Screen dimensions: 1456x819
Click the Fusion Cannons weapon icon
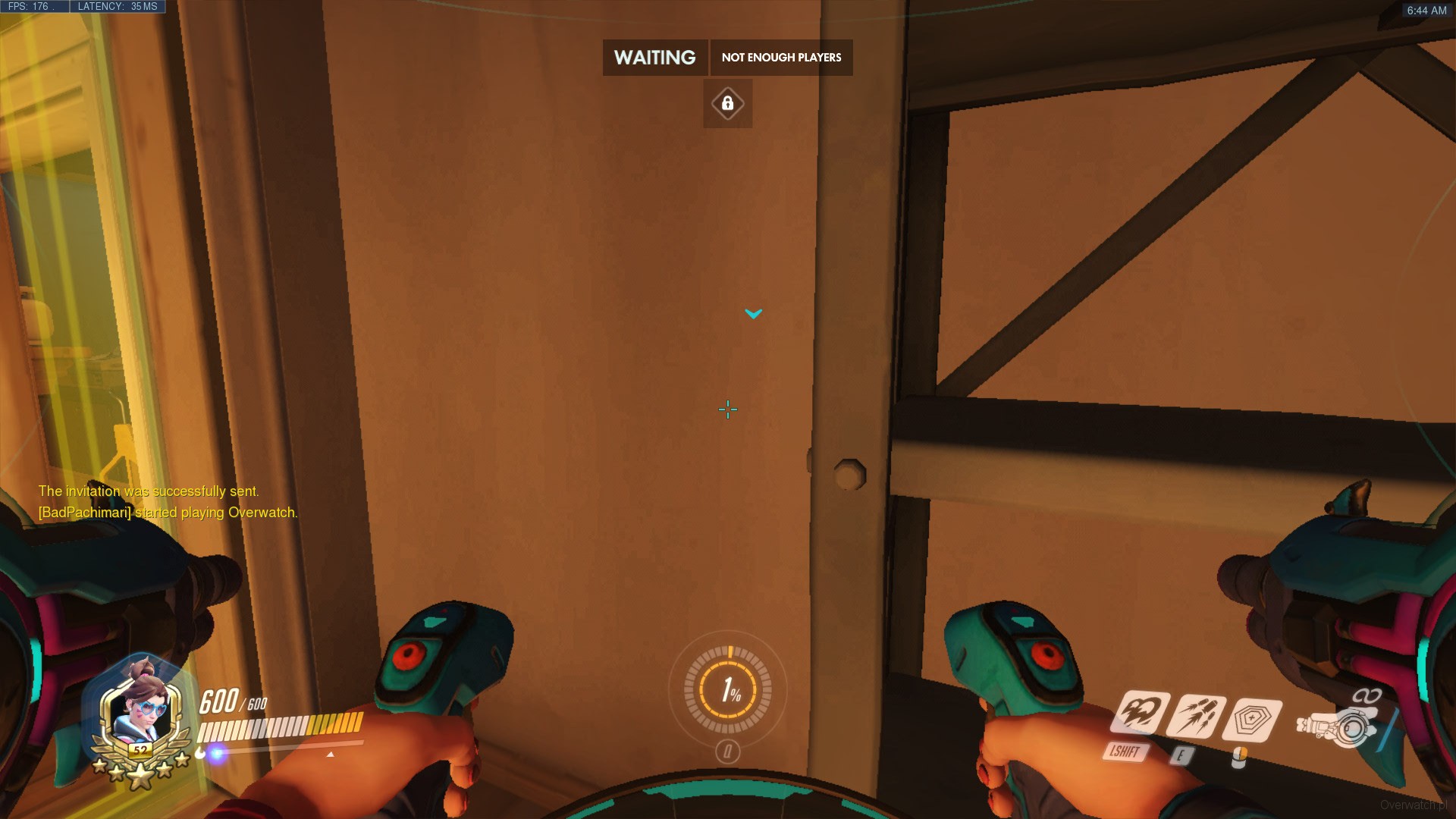click(x=1338, y=726)
